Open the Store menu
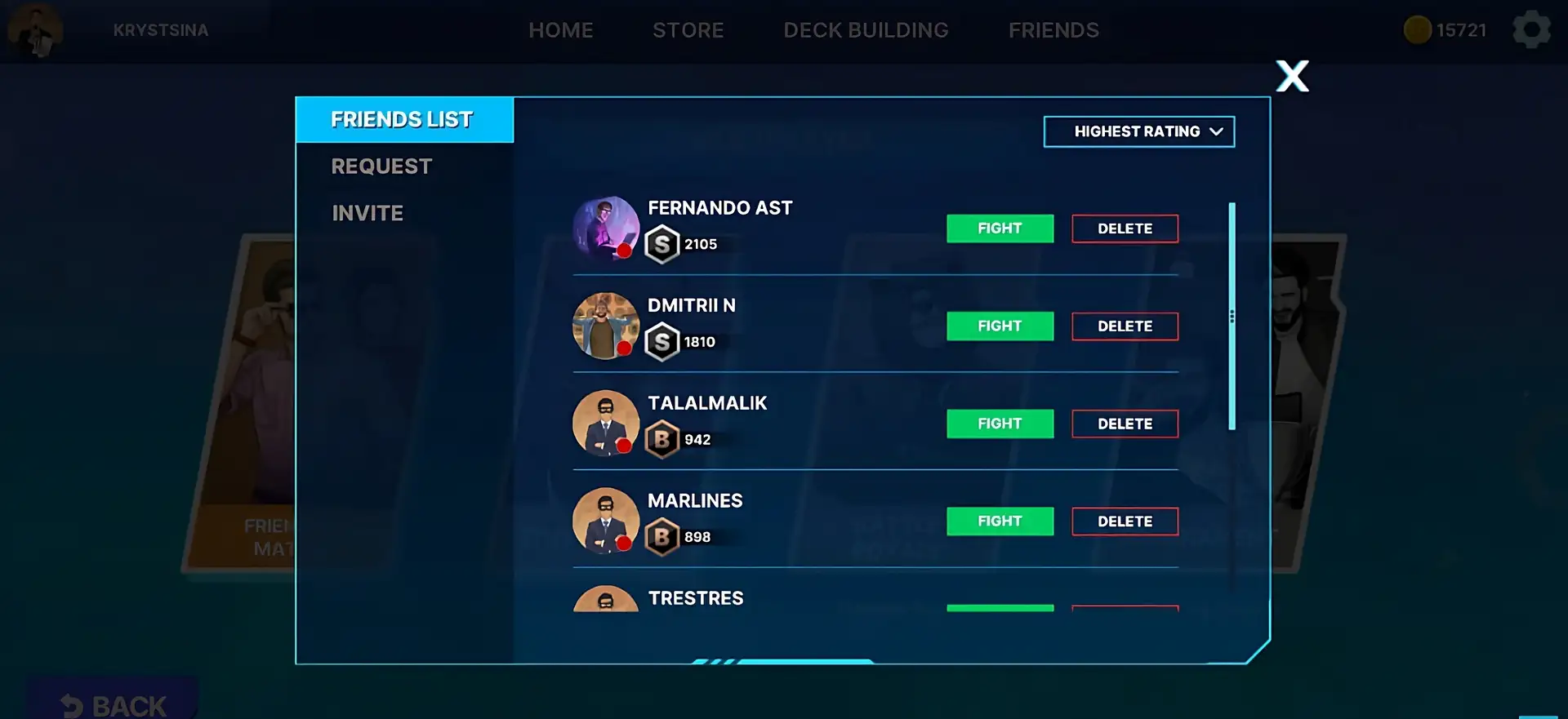 688,30
